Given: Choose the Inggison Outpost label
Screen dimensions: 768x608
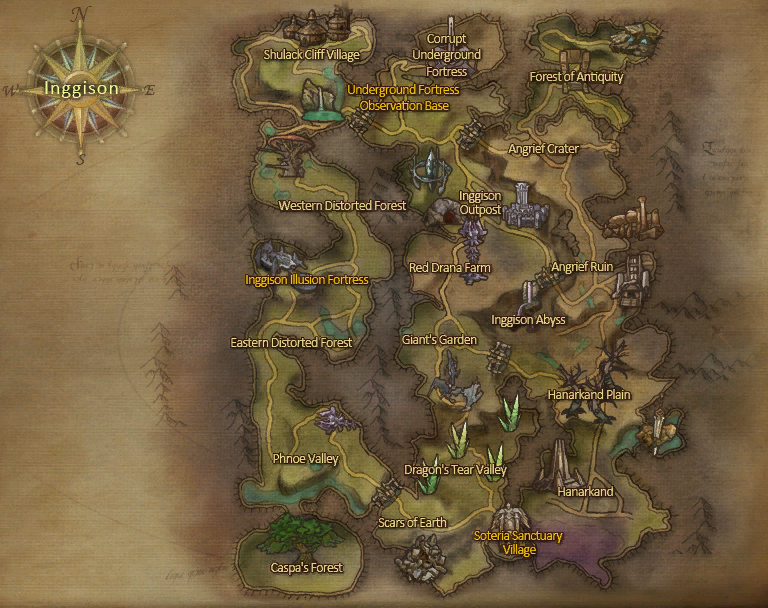Looking at the screenshot, I should point(480,203).
